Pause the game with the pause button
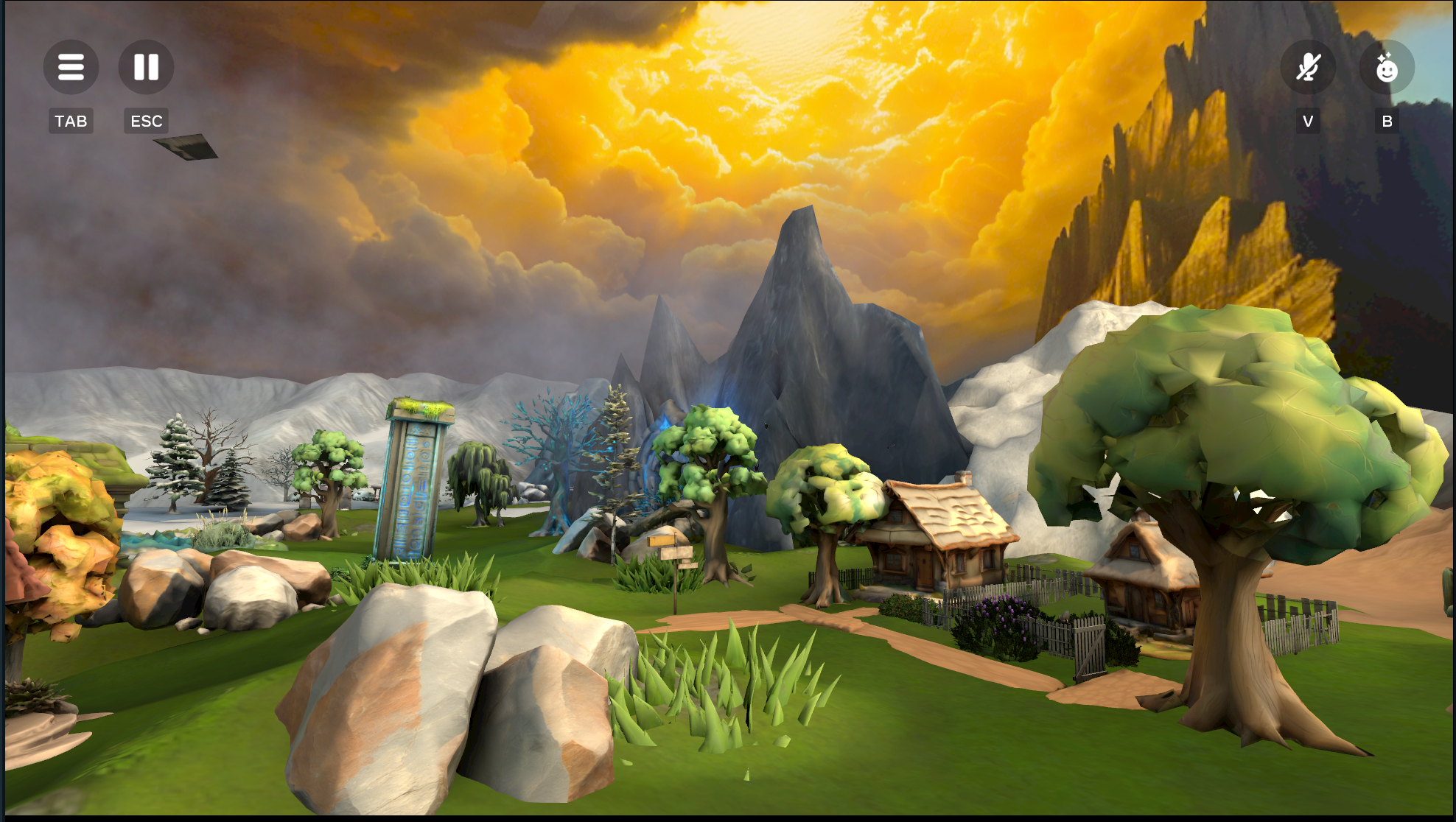Image resolution: width=1456 pixels, height=822 pixels. point(146,67)
